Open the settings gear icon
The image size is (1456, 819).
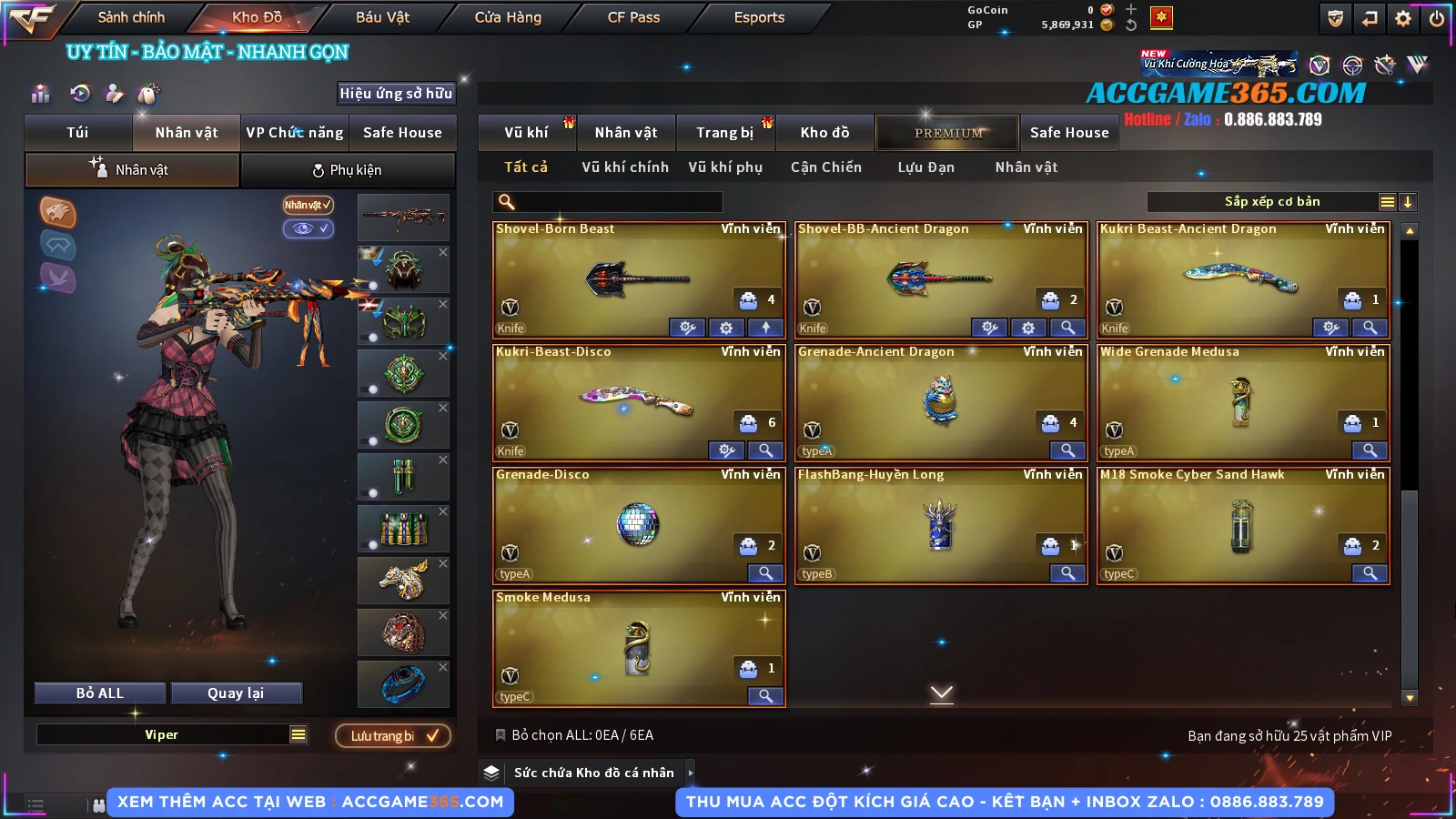pyautogui.click(x=1403, y=18)
